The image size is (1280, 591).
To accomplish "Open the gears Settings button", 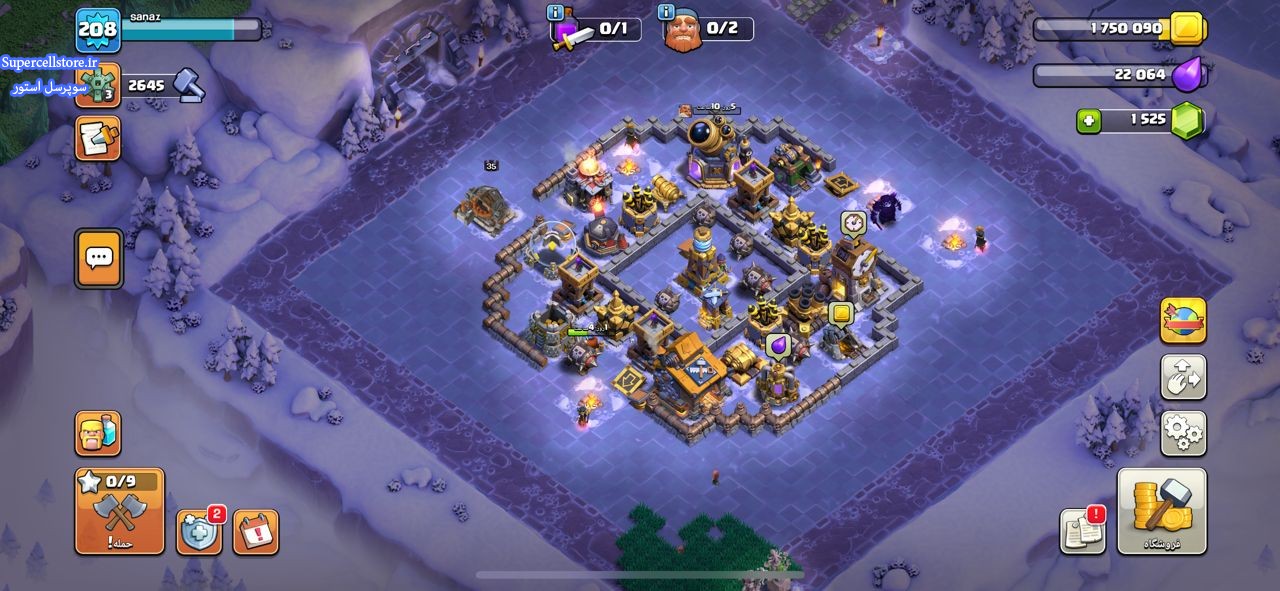I will (1183, 433).
